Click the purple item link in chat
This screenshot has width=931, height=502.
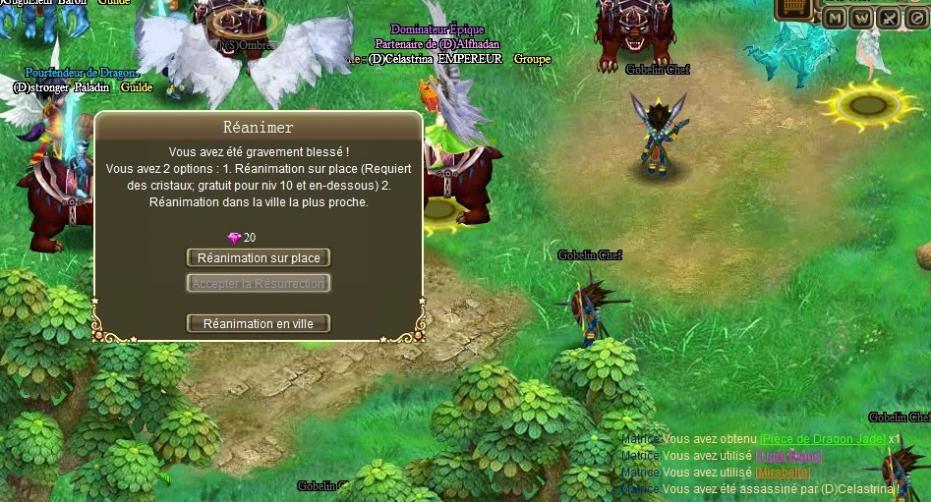[788, 456]
